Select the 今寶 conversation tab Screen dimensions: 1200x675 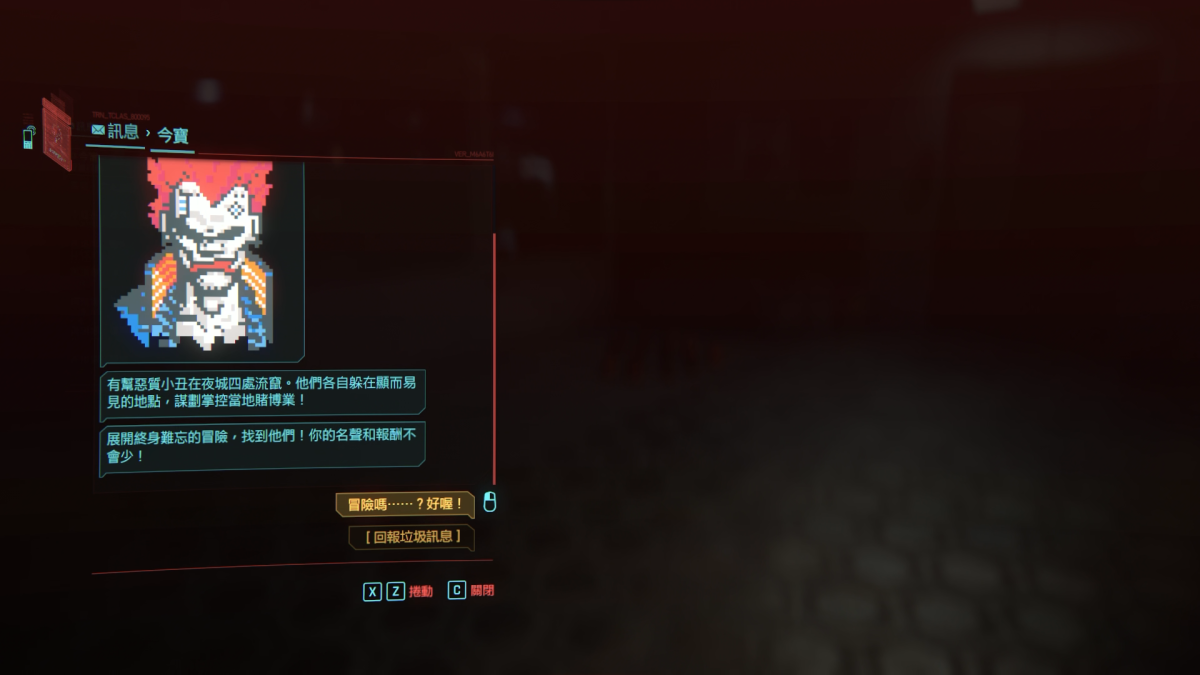point(173,135)
